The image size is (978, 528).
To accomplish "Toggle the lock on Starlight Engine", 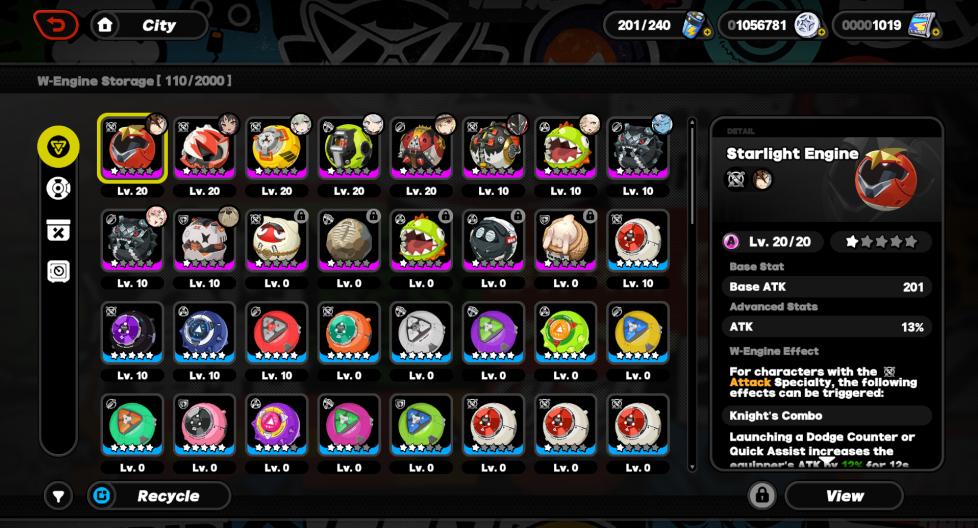I will (x=761, y=496).
